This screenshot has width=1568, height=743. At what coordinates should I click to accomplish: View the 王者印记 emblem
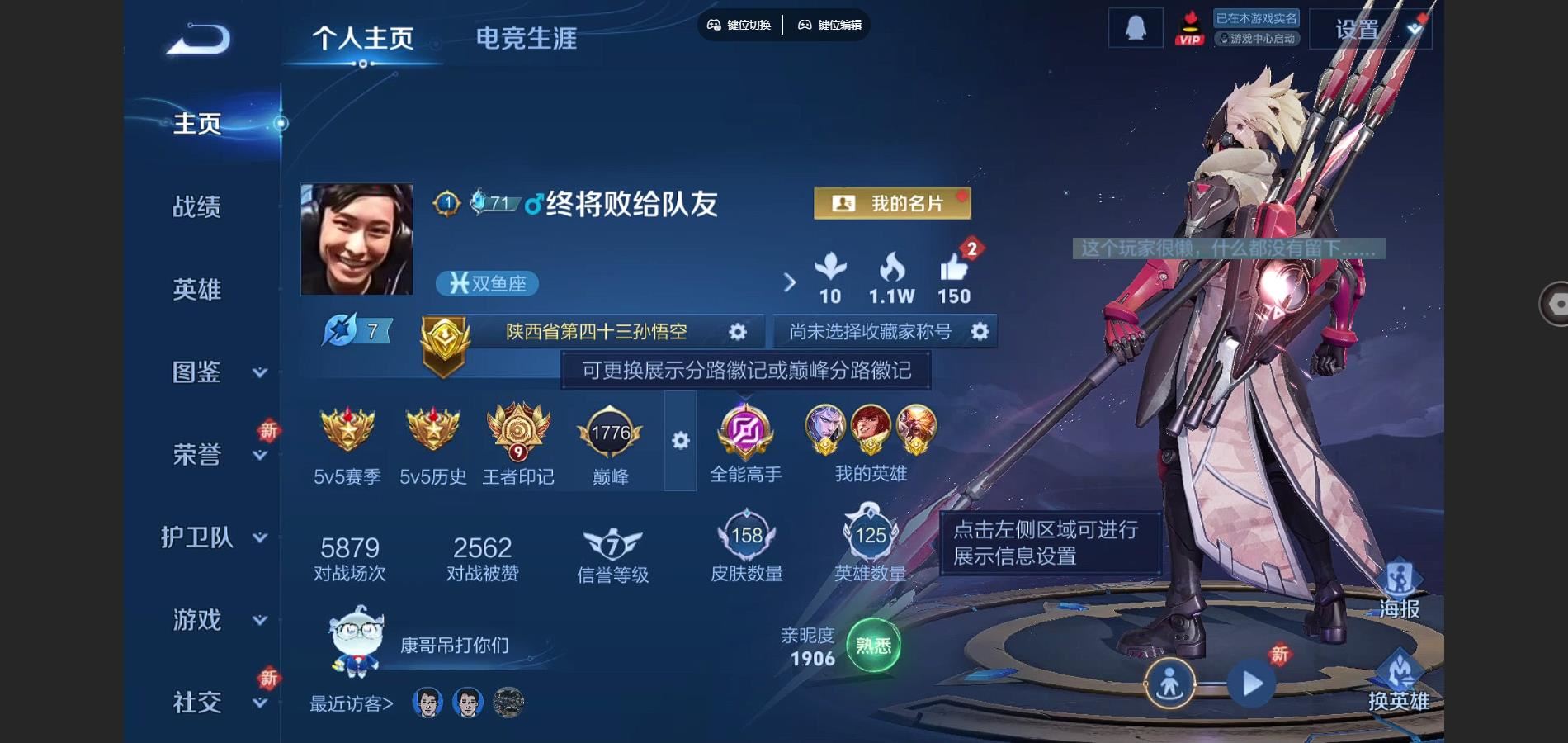pyautogui.click(x=517, y=431)
